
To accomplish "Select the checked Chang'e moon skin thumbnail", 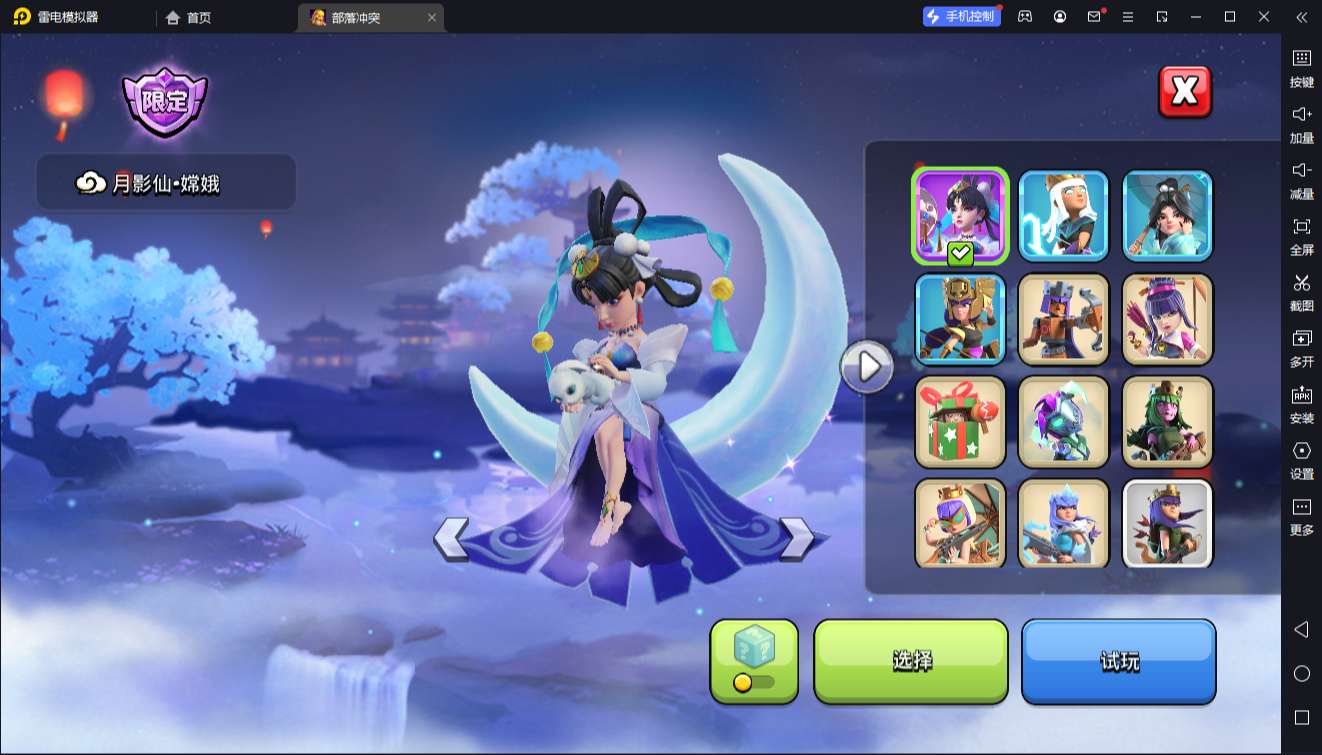I will pyautogui.click(x=960, y=216).
